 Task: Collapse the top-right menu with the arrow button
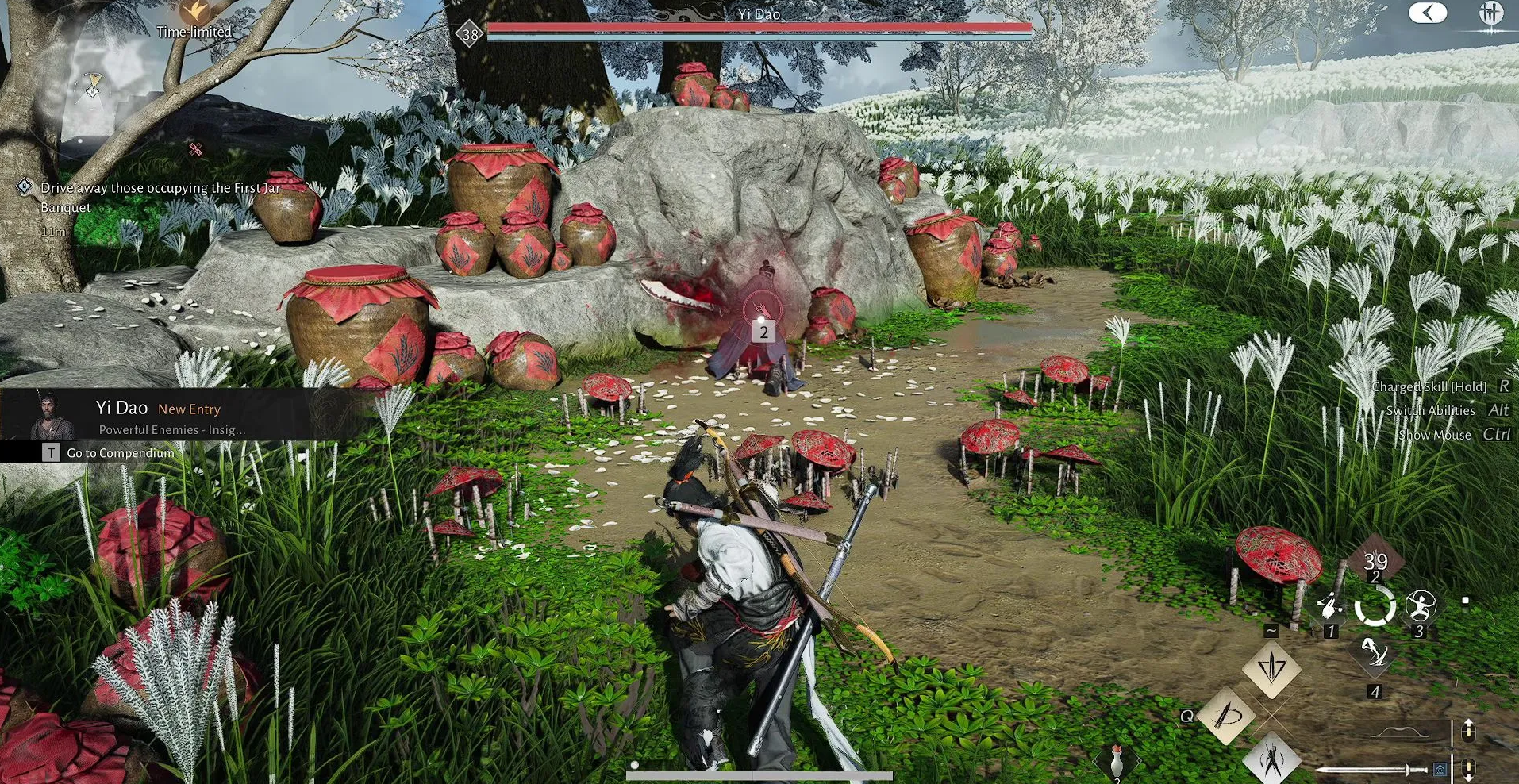(x=1426, y=13)
